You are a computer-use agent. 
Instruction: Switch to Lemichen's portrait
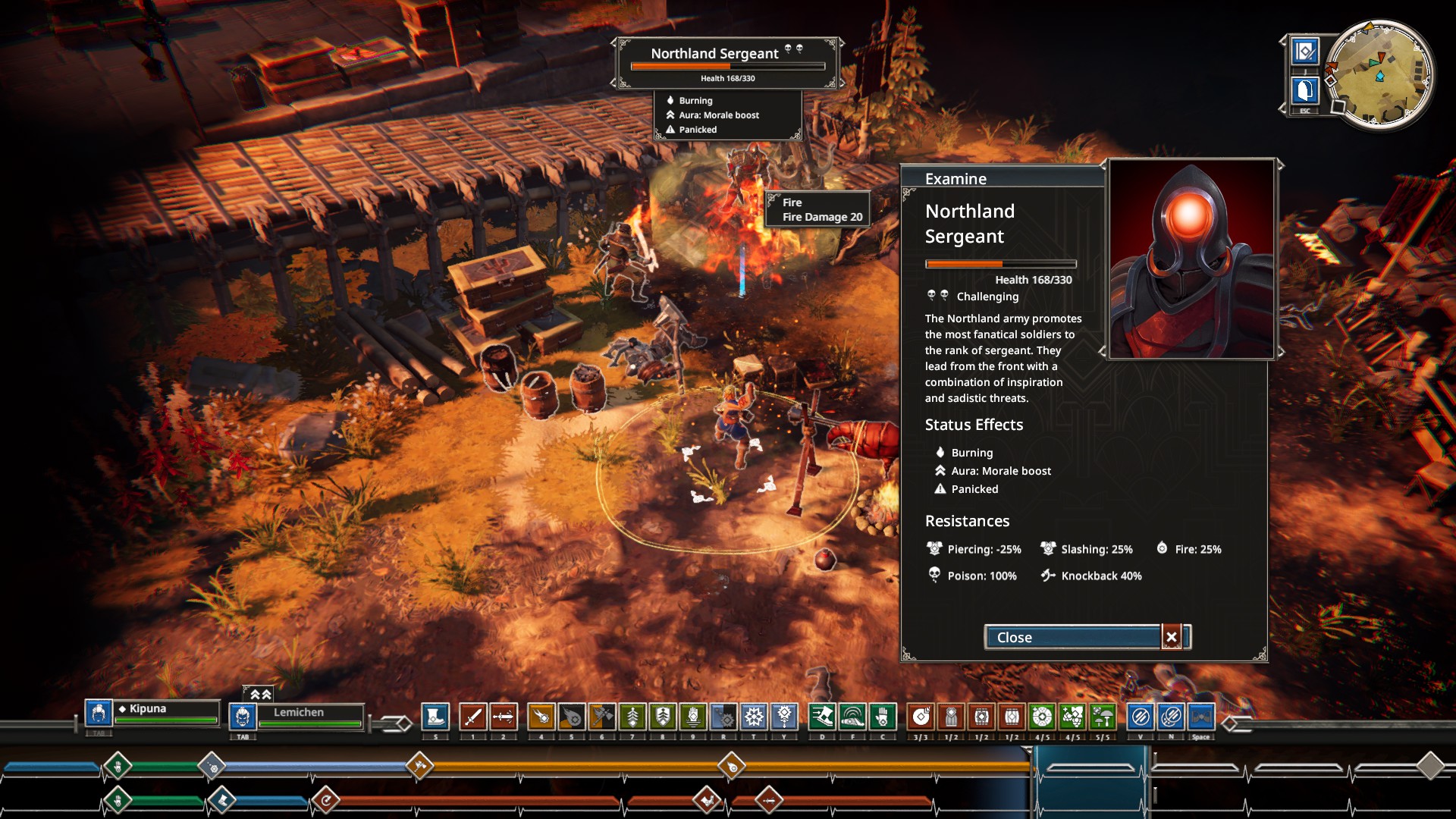(243, 716)
